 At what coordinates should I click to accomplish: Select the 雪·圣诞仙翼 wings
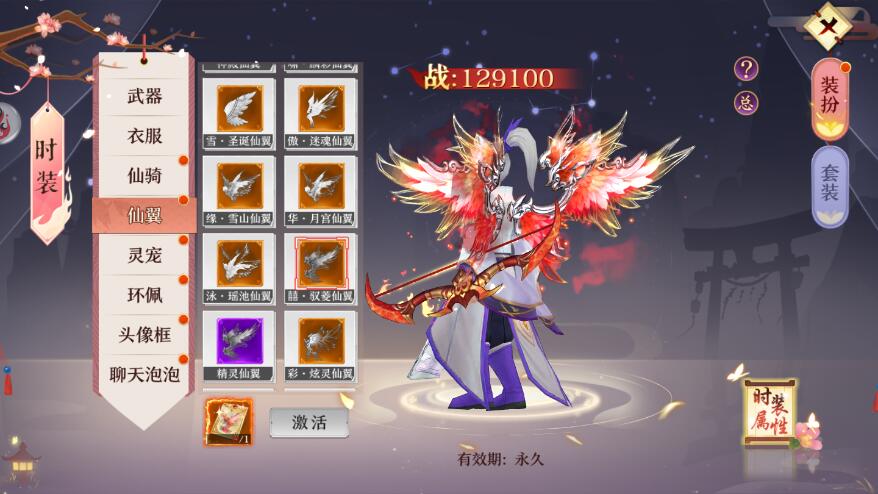(239, 109)
